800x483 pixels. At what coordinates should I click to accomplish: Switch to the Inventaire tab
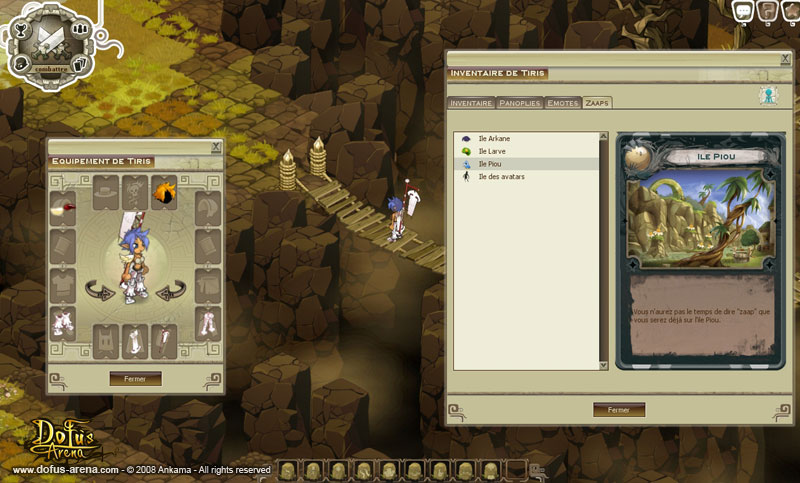(470, 103)
